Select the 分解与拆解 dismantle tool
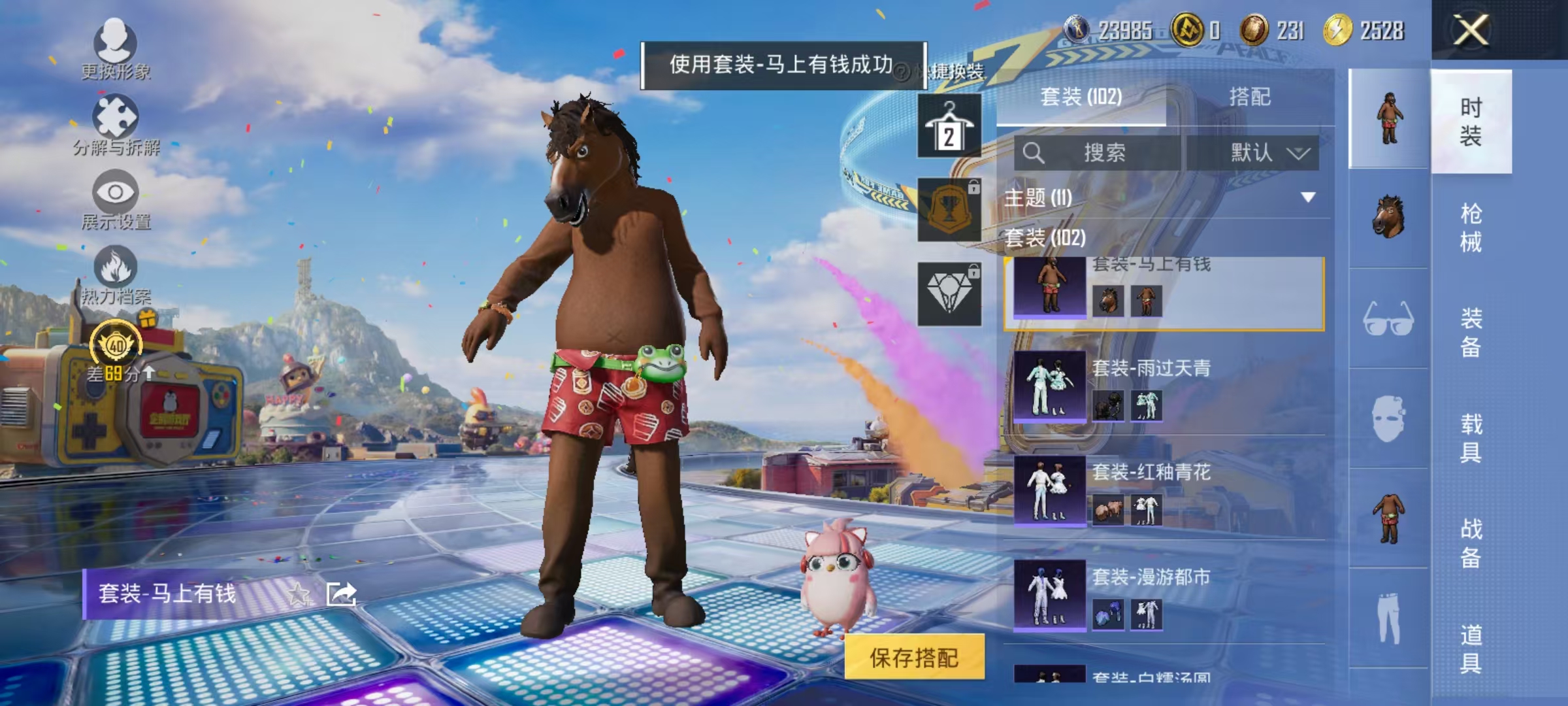This screenshot has width=1568, height=706. pyautogui.click(x=115, y=114)
